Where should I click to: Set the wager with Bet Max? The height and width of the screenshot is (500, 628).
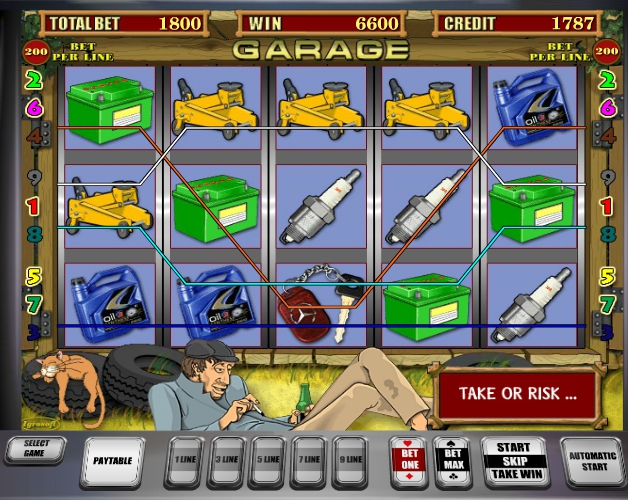(450, 460)
